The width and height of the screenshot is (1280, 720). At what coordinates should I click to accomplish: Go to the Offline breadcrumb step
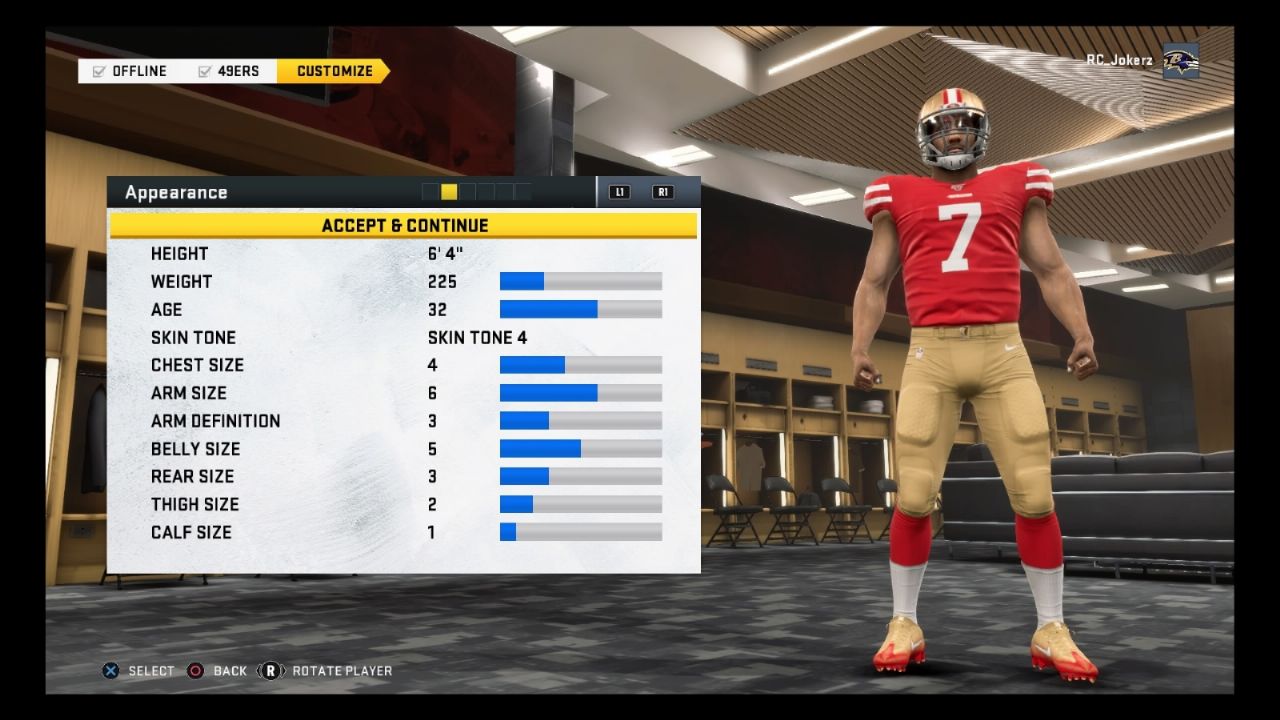tap(130, 71)
